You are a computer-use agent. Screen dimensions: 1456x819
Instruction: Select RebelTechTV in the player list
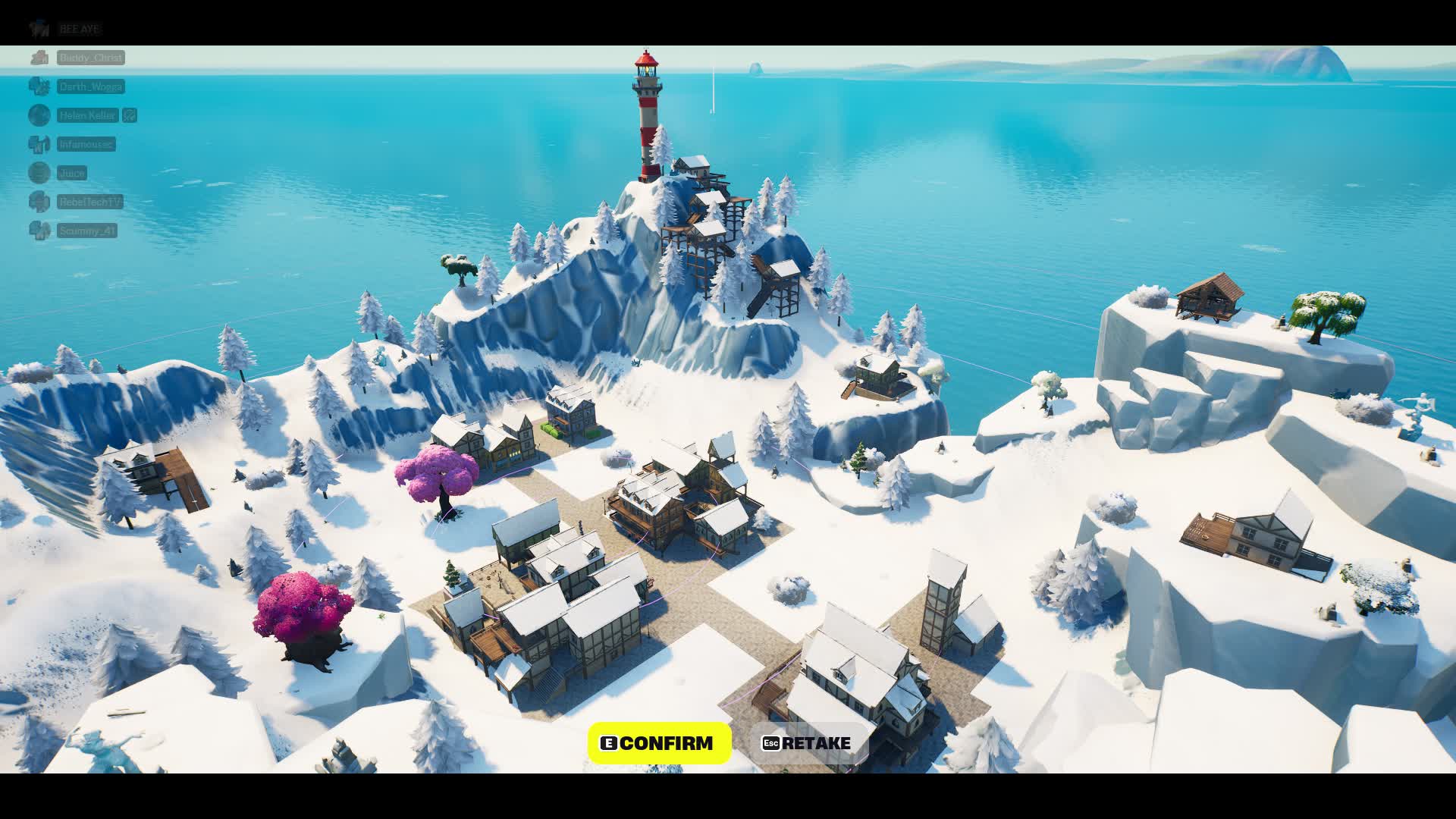[x=89, y=202]
